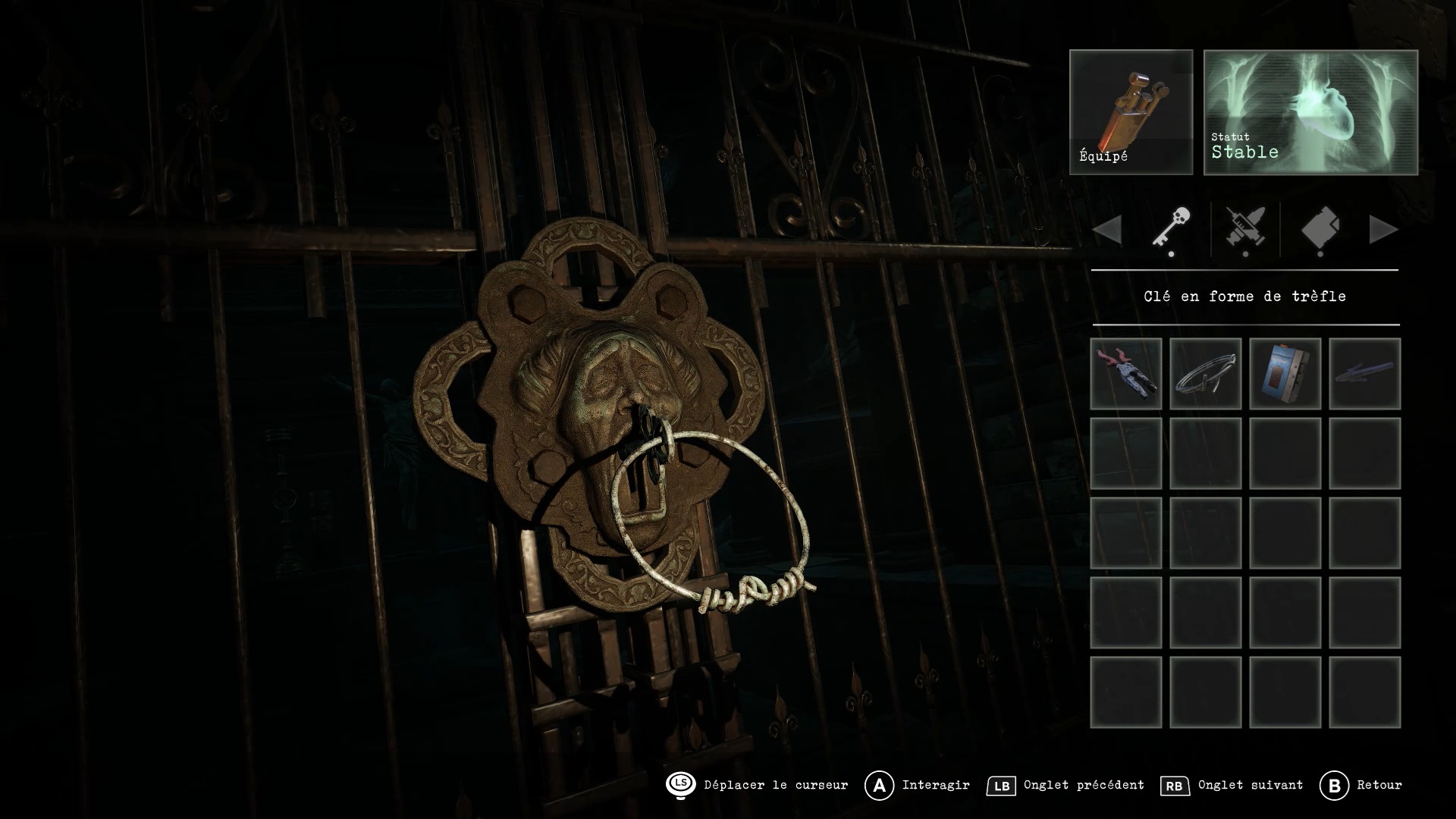This screenshot has width=1456, height=819.
Task: Select the blue cassette player item
Action: pos(1285,374)
